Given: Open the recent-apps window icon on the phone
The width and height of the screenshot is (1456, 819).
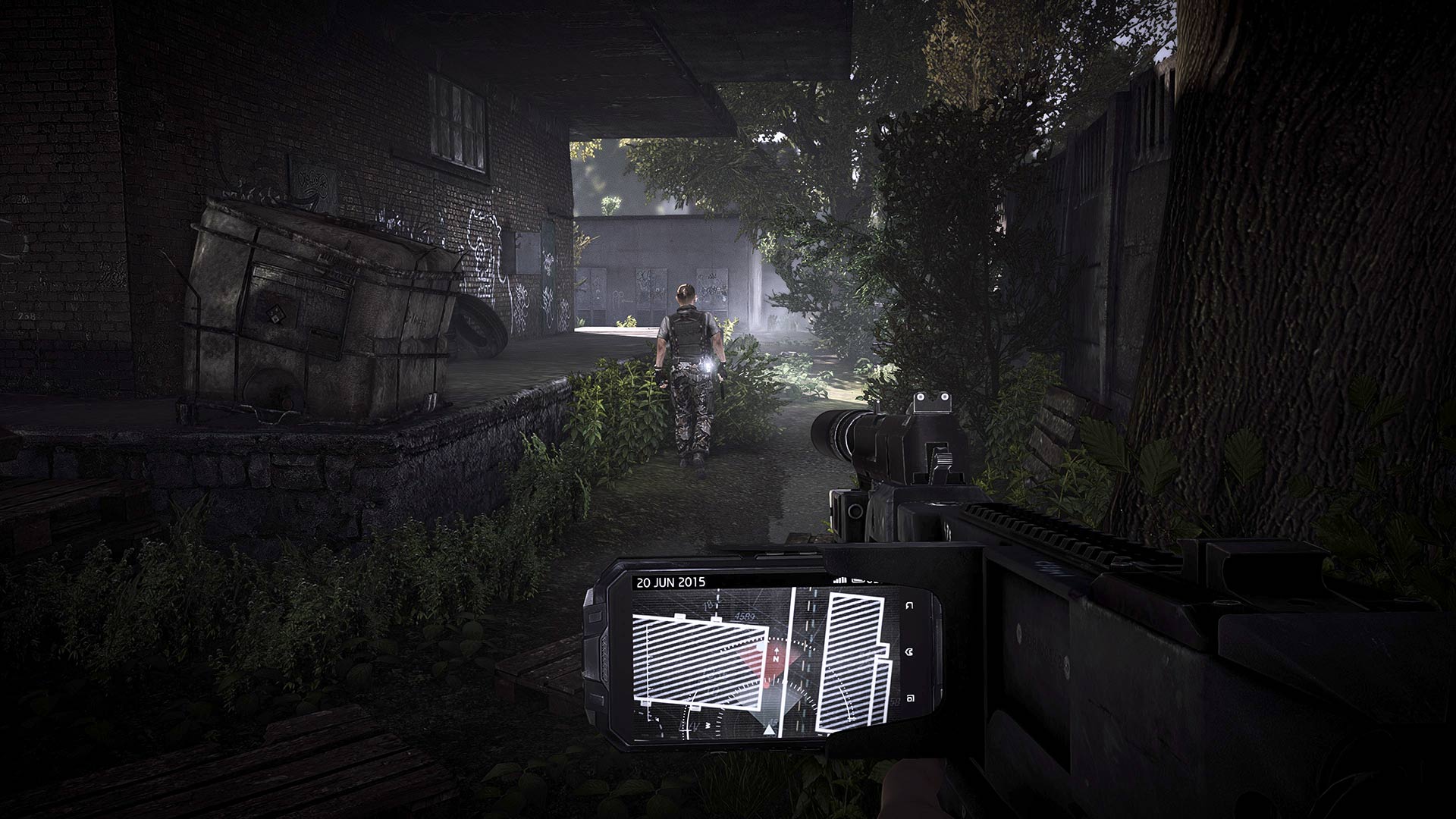Looking at the screenshot, I should (x=908, y=696).
